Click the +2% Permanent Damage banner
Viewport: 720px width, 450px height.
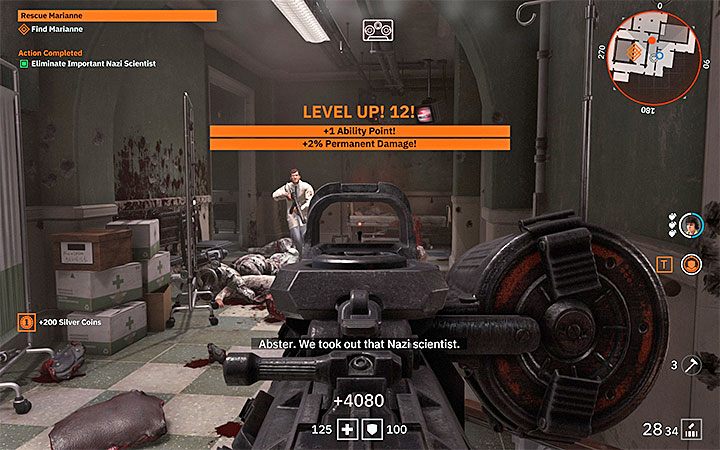click(359, 144)
